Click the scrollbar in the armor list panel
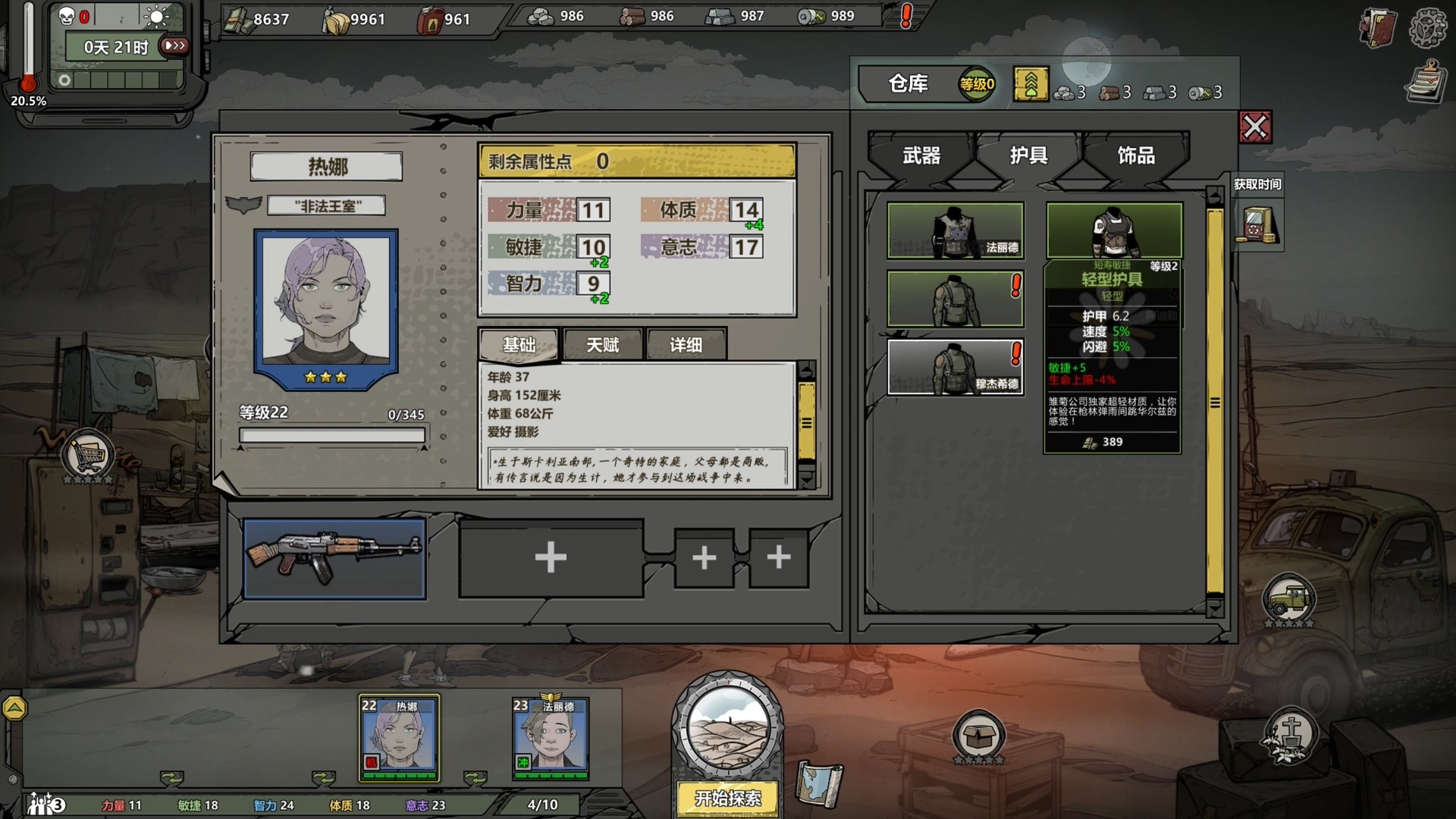Image resolution: width=1456 pixels, height=819 pixels. point(1216,394)
